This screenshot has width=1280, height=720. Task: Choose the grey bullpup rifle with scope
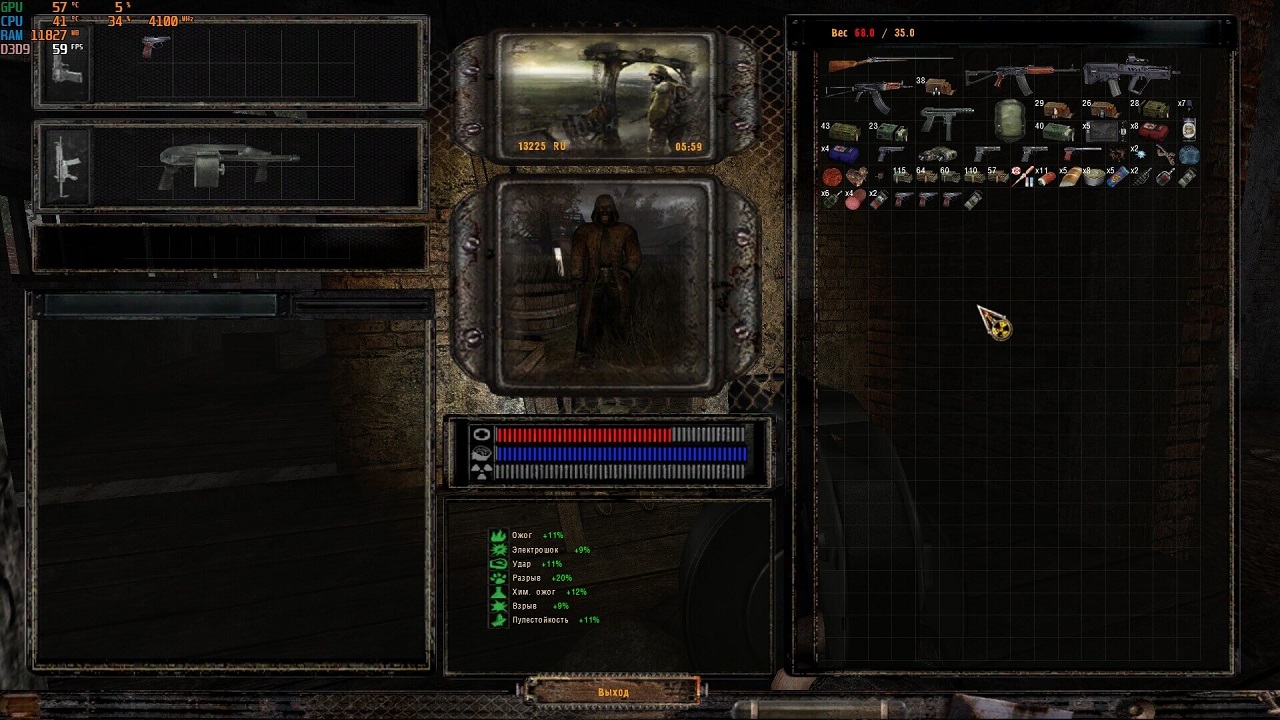tap(1130, 76)
